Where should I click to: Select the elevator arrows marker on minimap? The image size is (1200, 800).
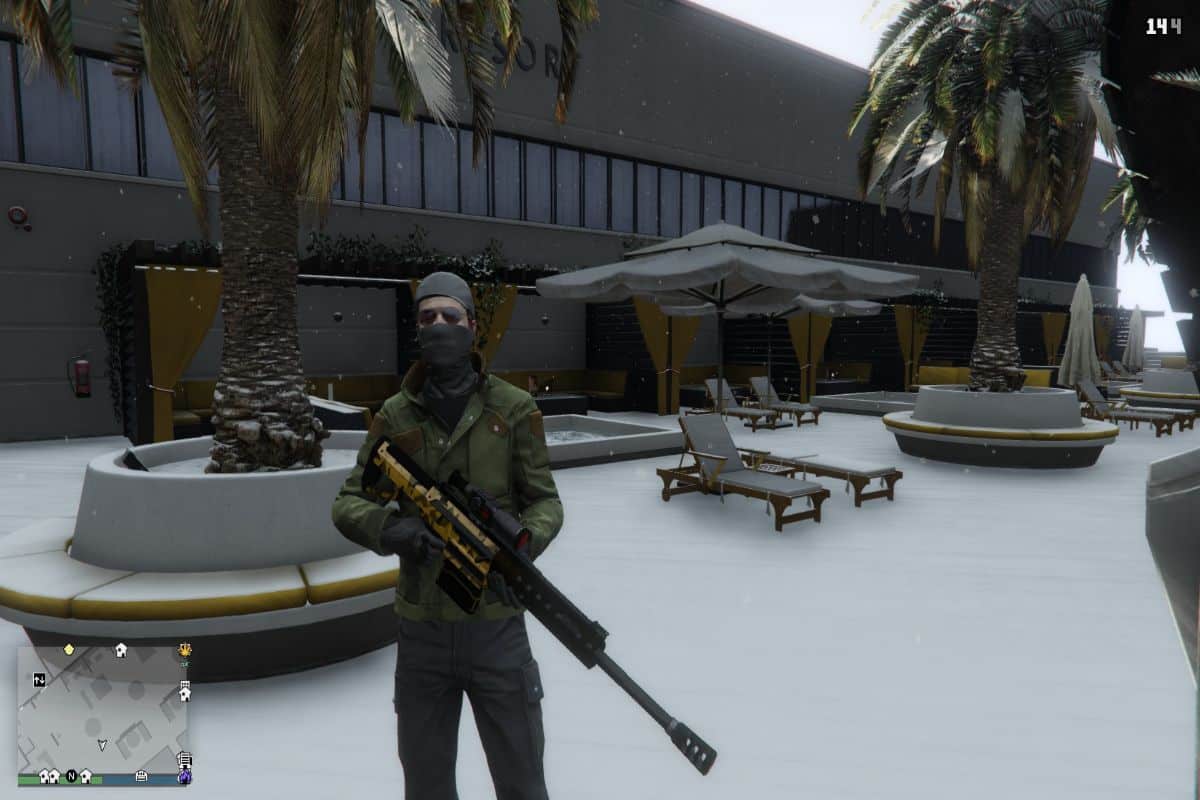(39, 680)
